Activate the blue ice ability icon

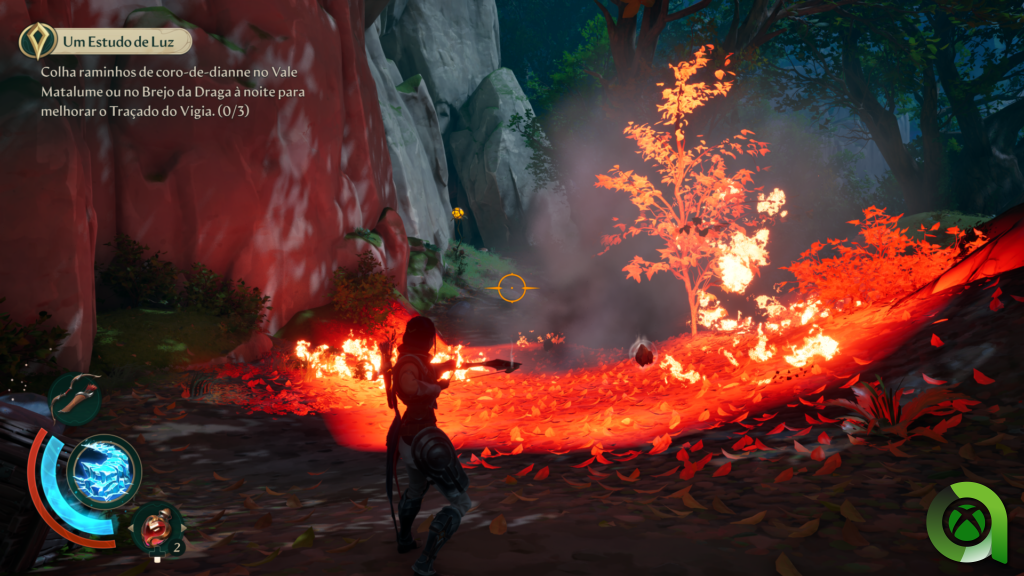(103, 472)
